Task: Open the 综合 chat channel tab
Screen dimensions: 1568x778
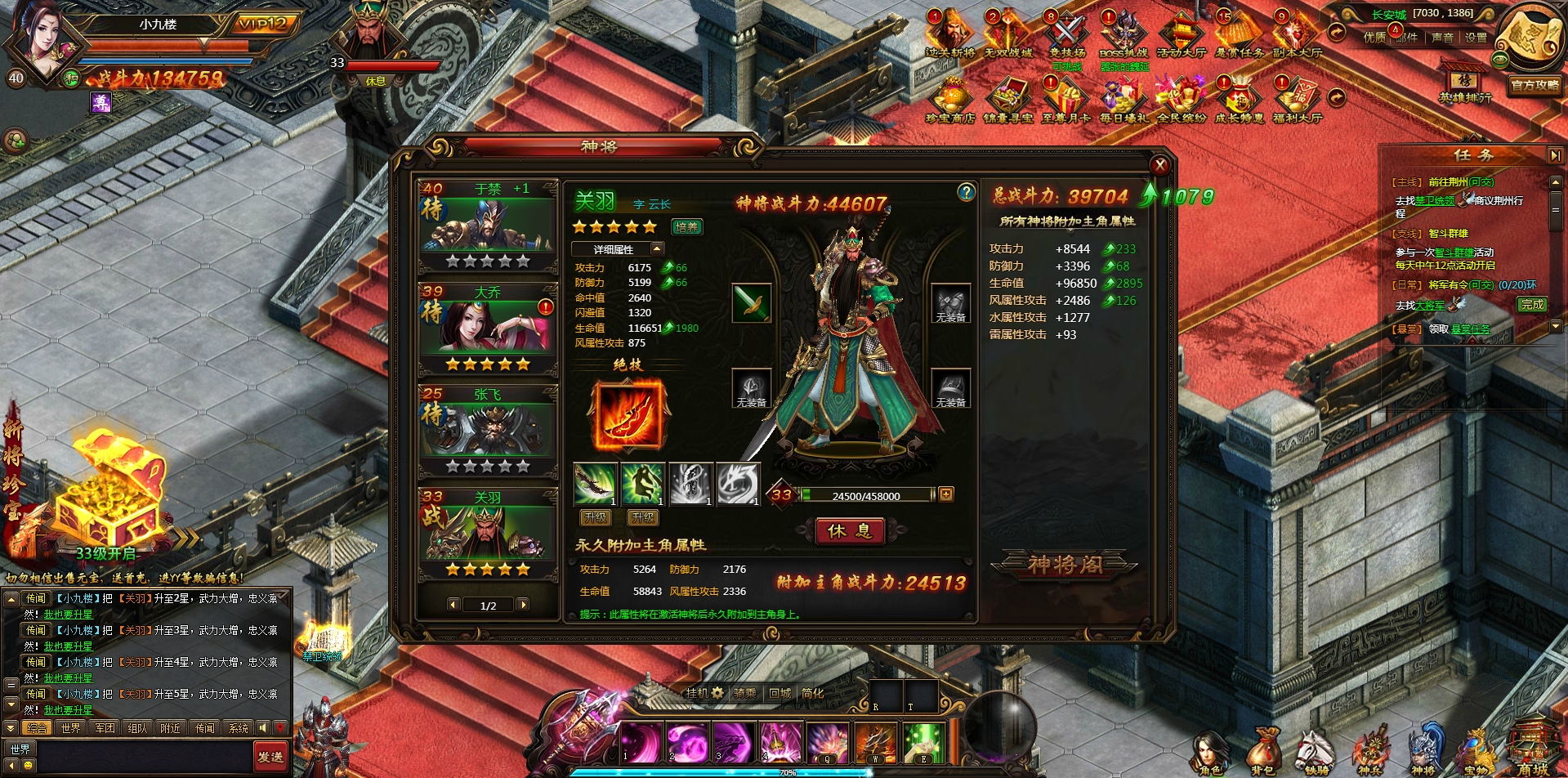Action: 35,727
